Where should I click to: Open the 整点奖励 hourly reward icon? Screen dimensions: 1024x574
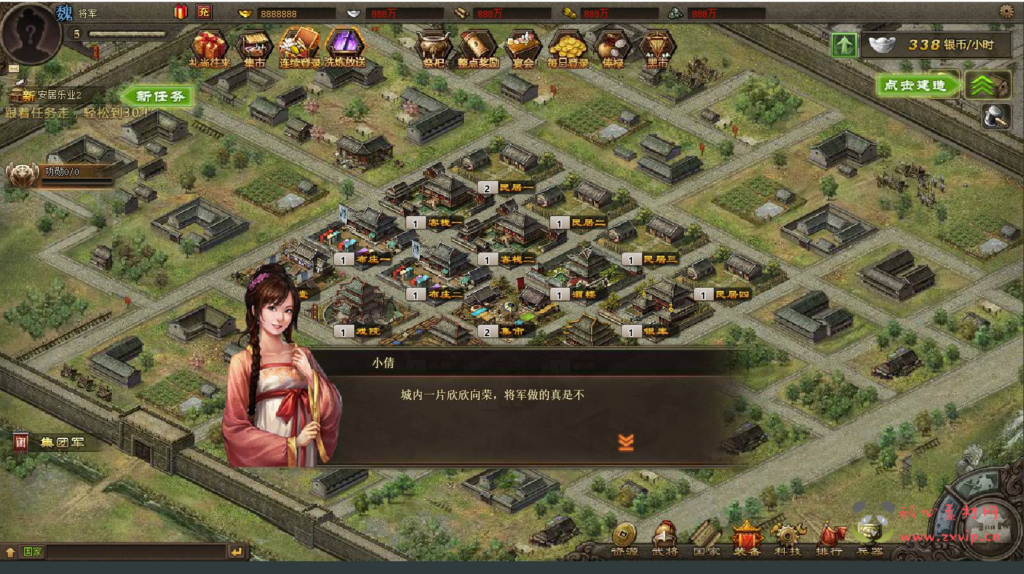(478, 46)
